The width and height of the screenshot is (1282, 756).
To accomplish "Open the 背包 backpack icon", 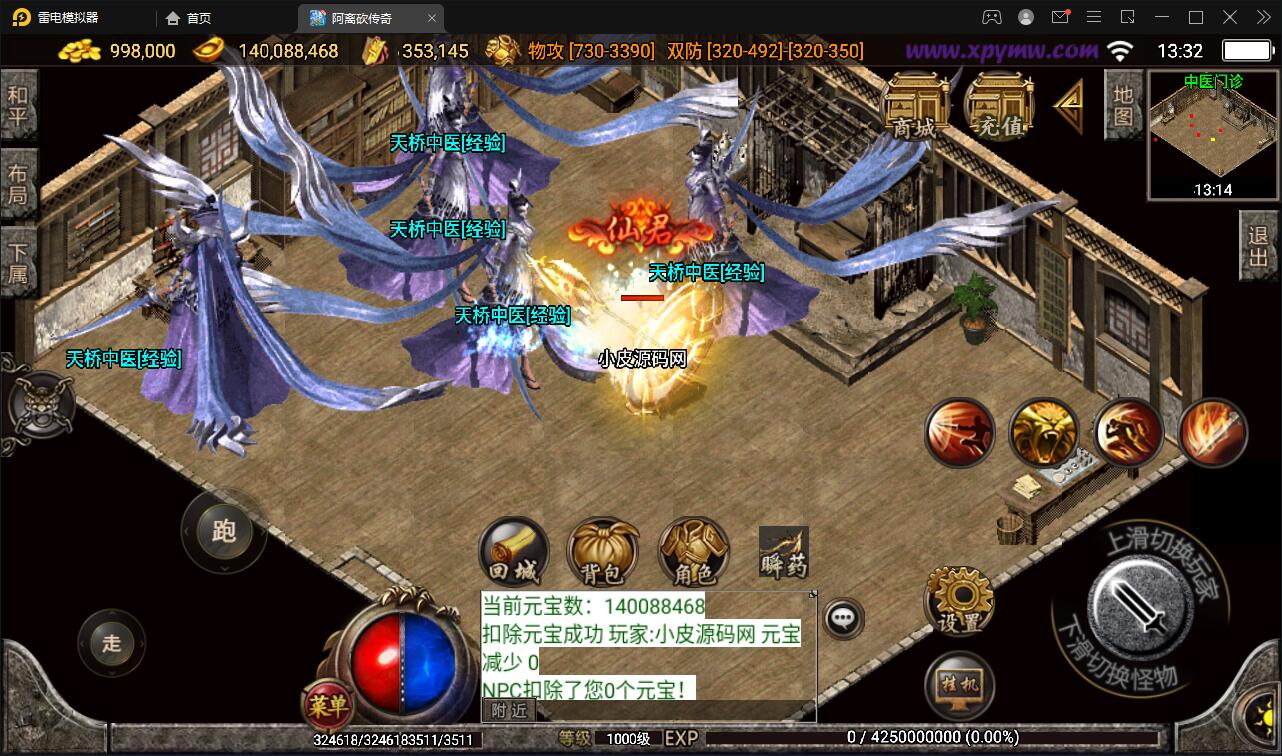I will [x=603, y=549].
